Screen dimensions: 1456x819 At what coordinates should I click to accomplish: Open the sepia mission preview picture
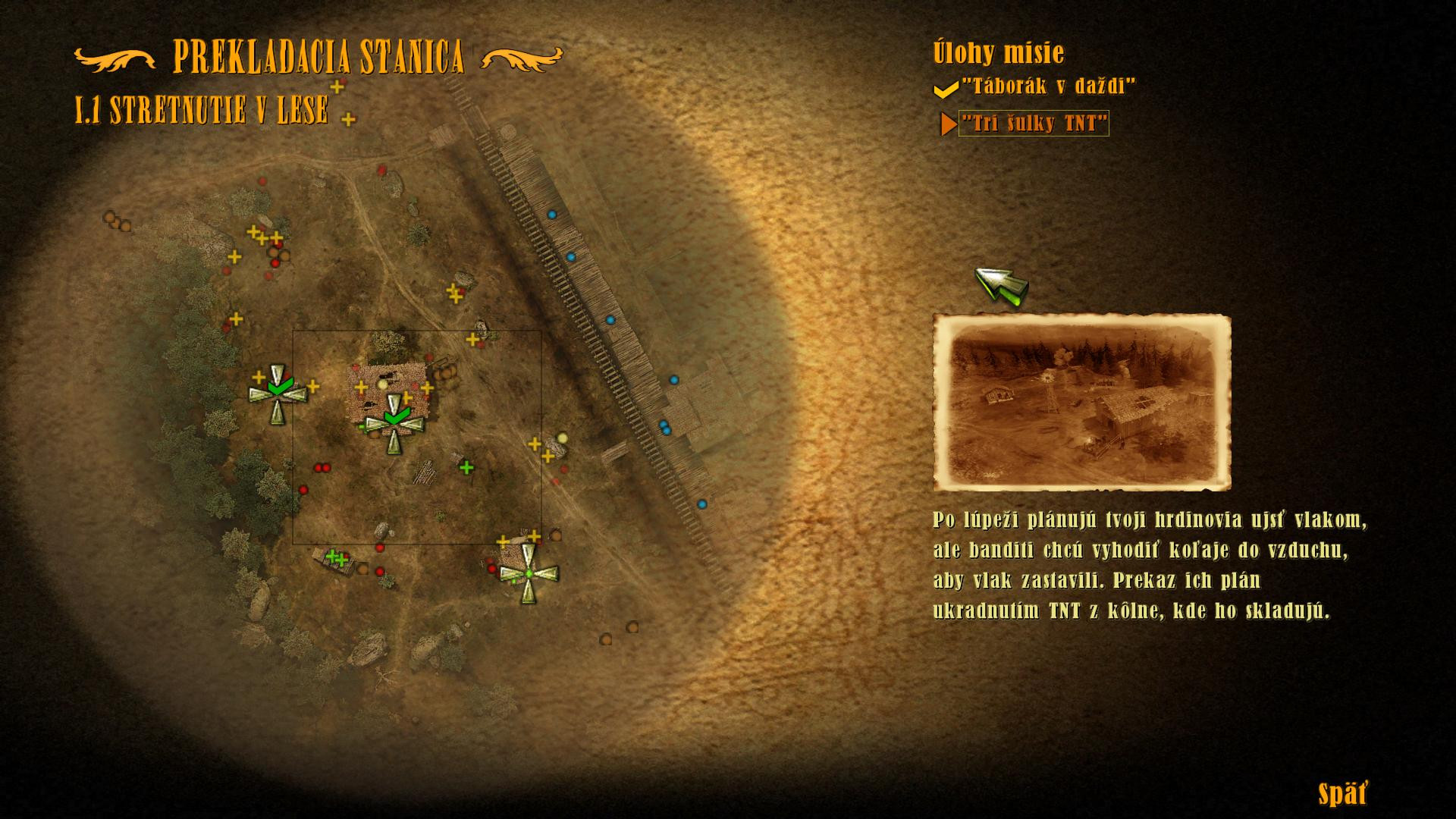[1081, 403]
